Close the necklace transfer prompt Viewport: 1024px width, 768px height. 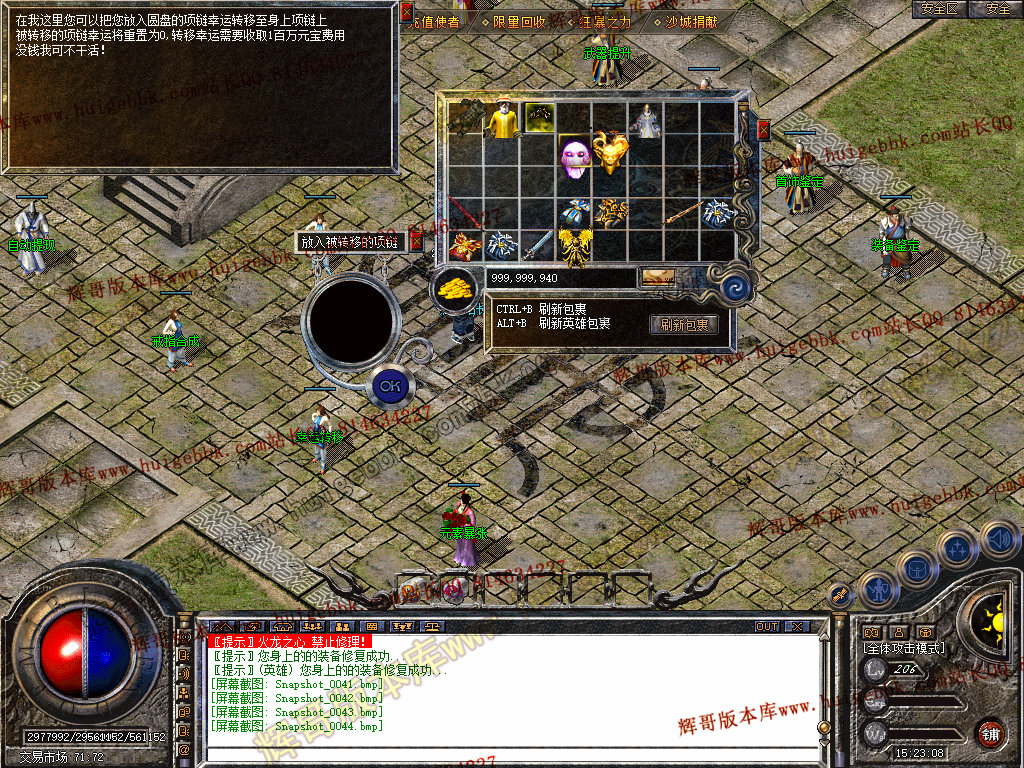point(417,241)
